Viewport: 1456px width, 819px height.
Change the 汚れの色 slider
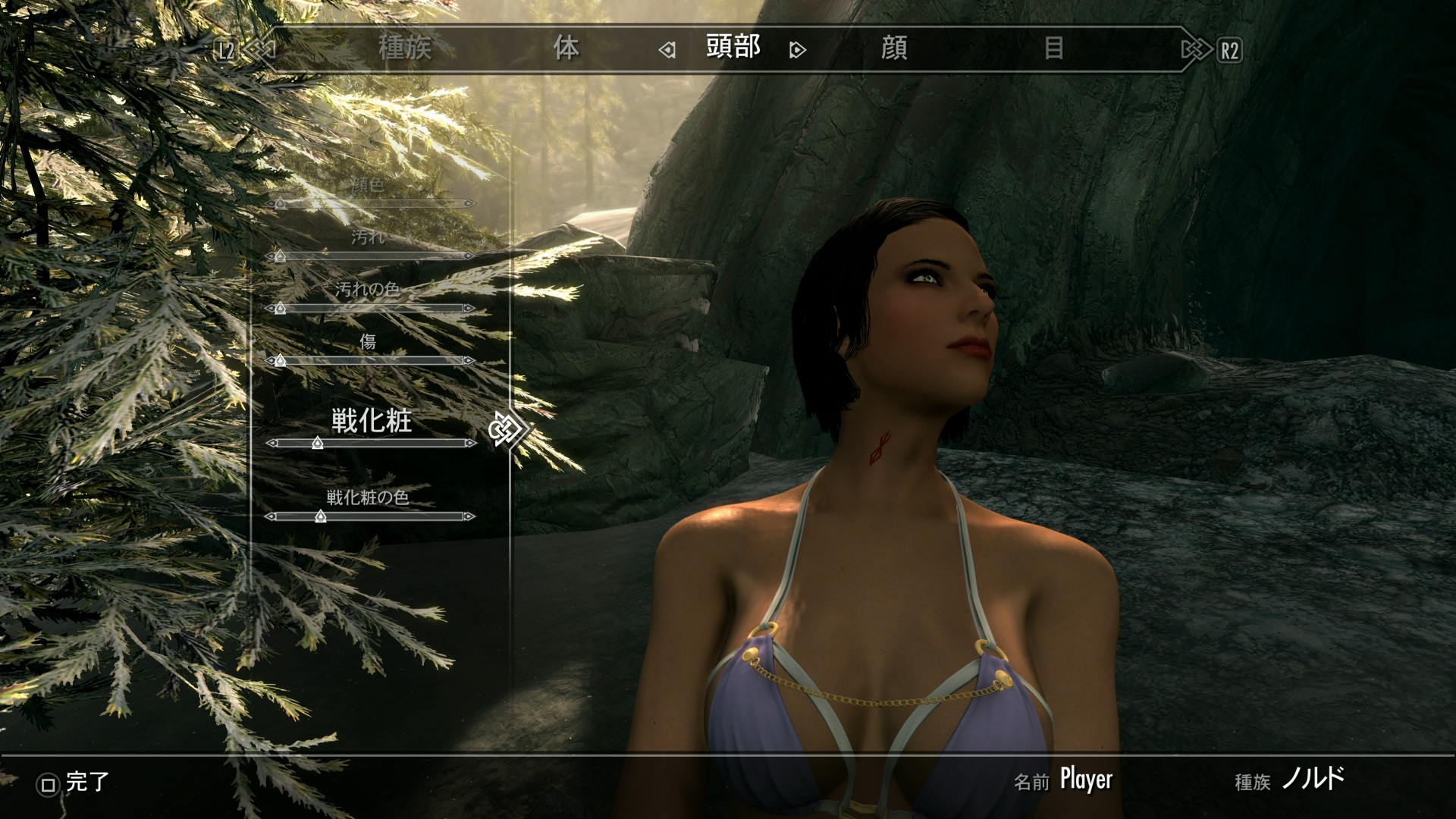tap(370, 308)
